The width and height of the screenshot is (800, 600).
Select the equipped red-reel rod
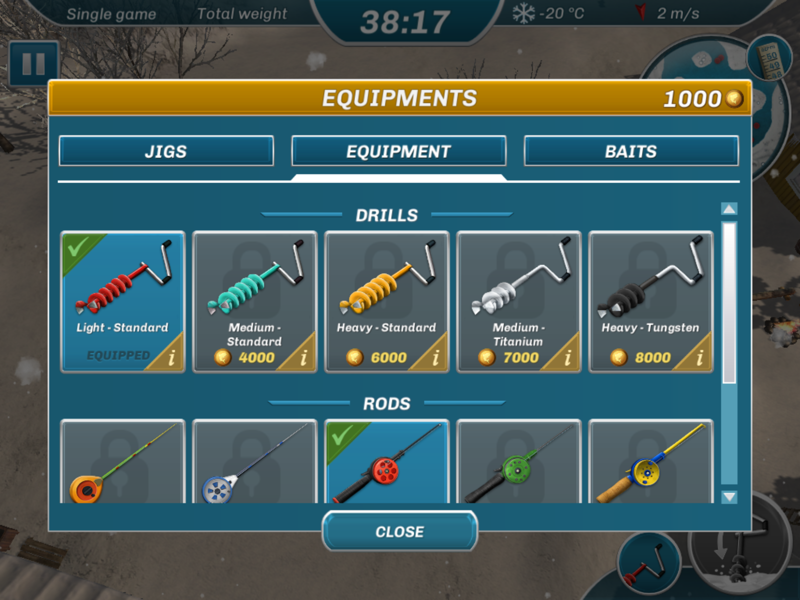pyautogui.click(x=386, y=462)
